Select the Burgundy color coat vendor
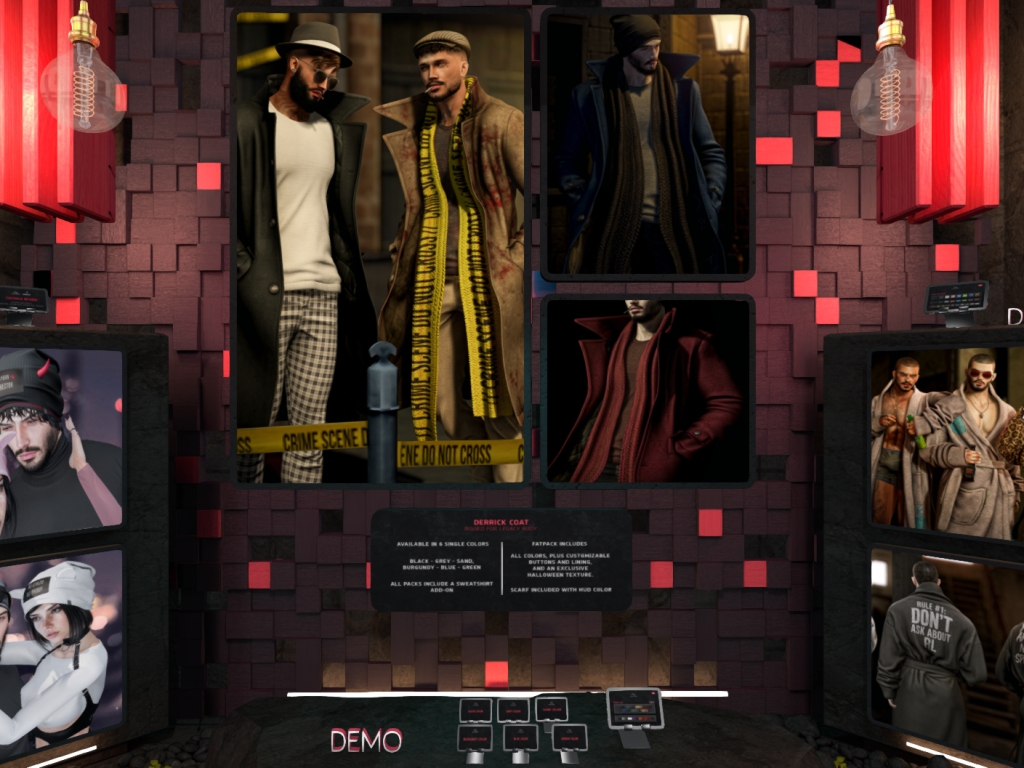The height and width of the screenshot is (768, 1024). (474, 738)
